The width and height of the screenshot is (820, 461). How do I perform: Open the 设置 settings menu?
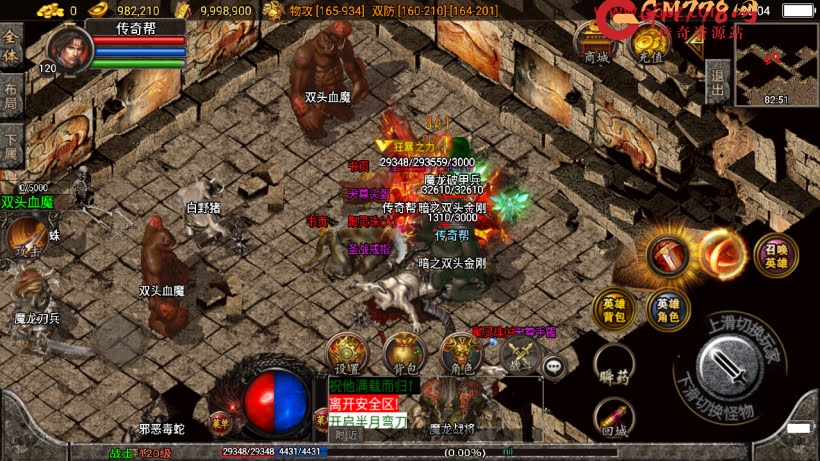tap(347, 351)
